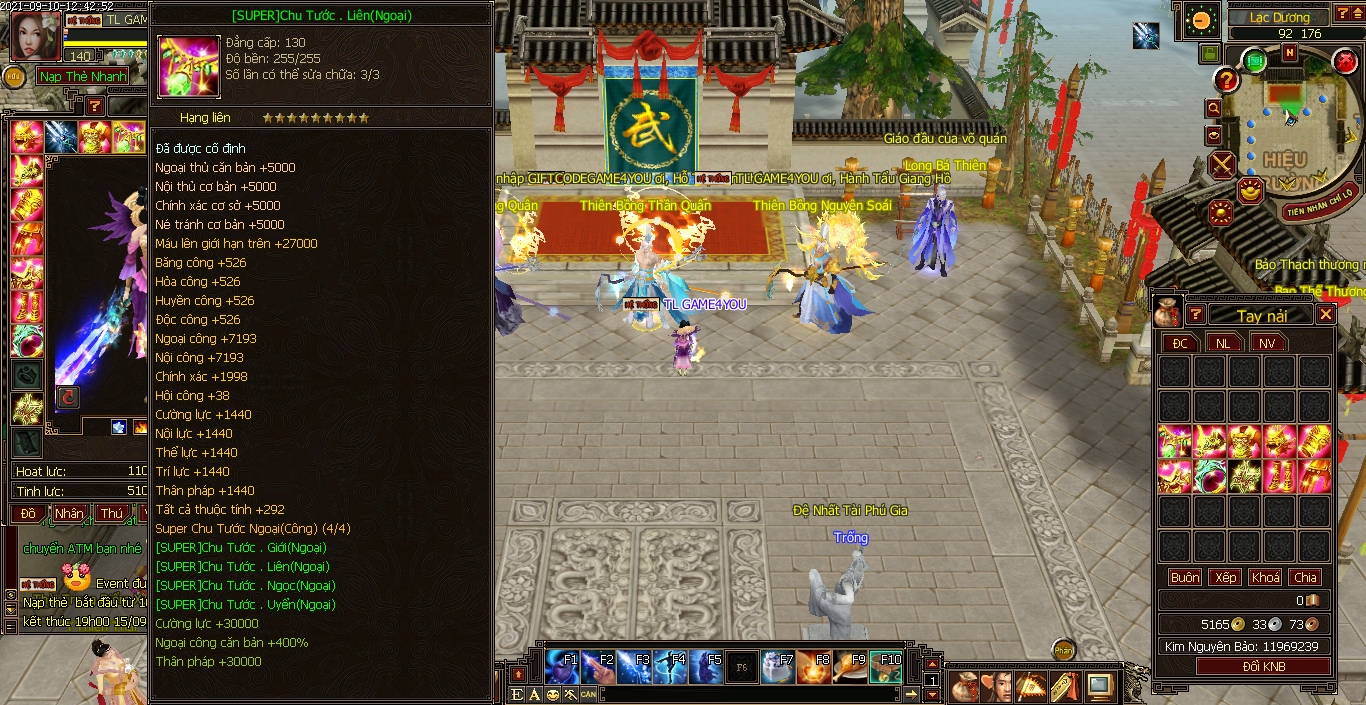
Task: Activate the F1 skill slot
Action: [x=562, y=666]
